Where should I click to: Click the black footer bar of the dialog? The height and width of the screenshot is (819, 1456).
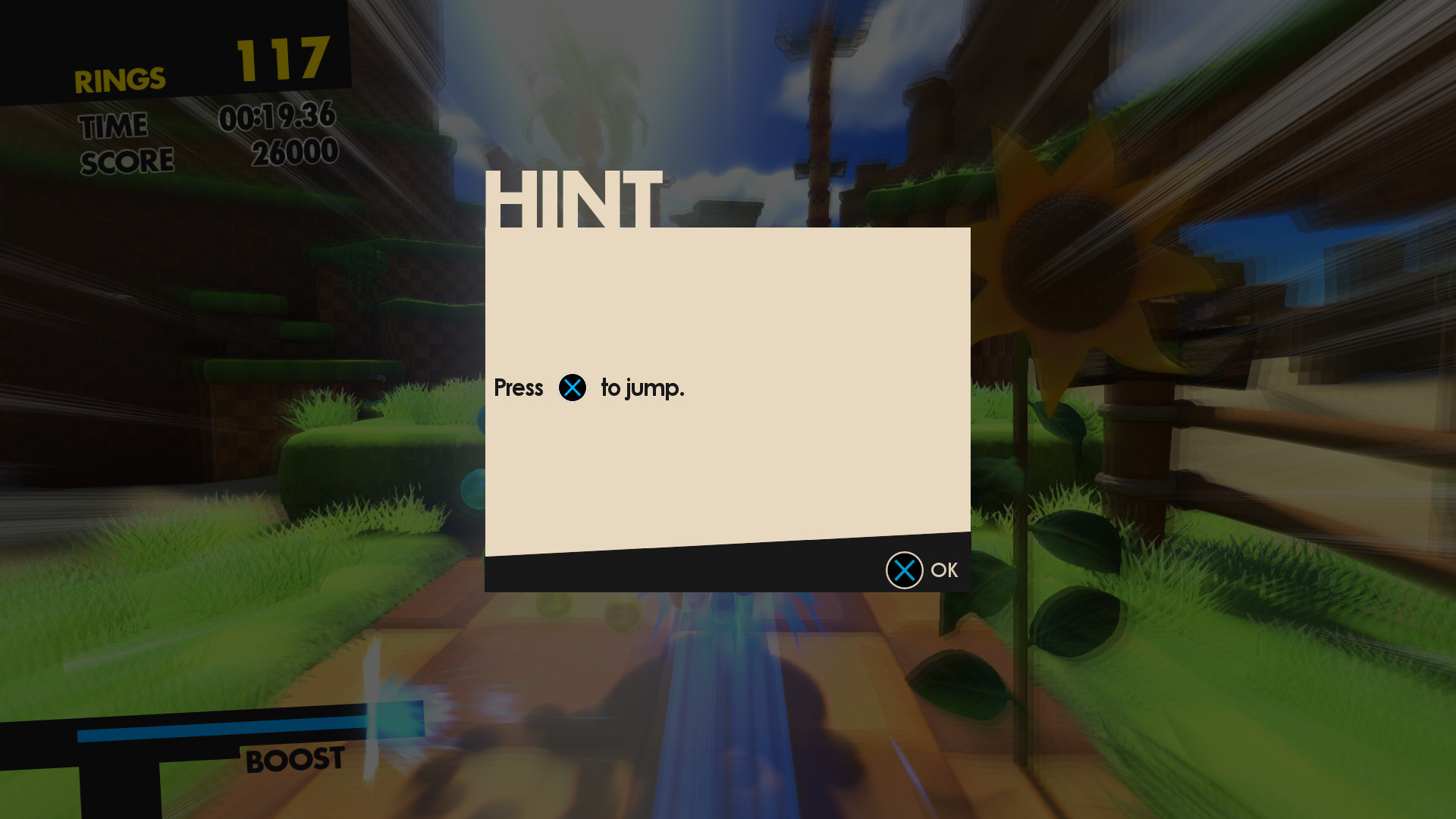coord(682,570)
